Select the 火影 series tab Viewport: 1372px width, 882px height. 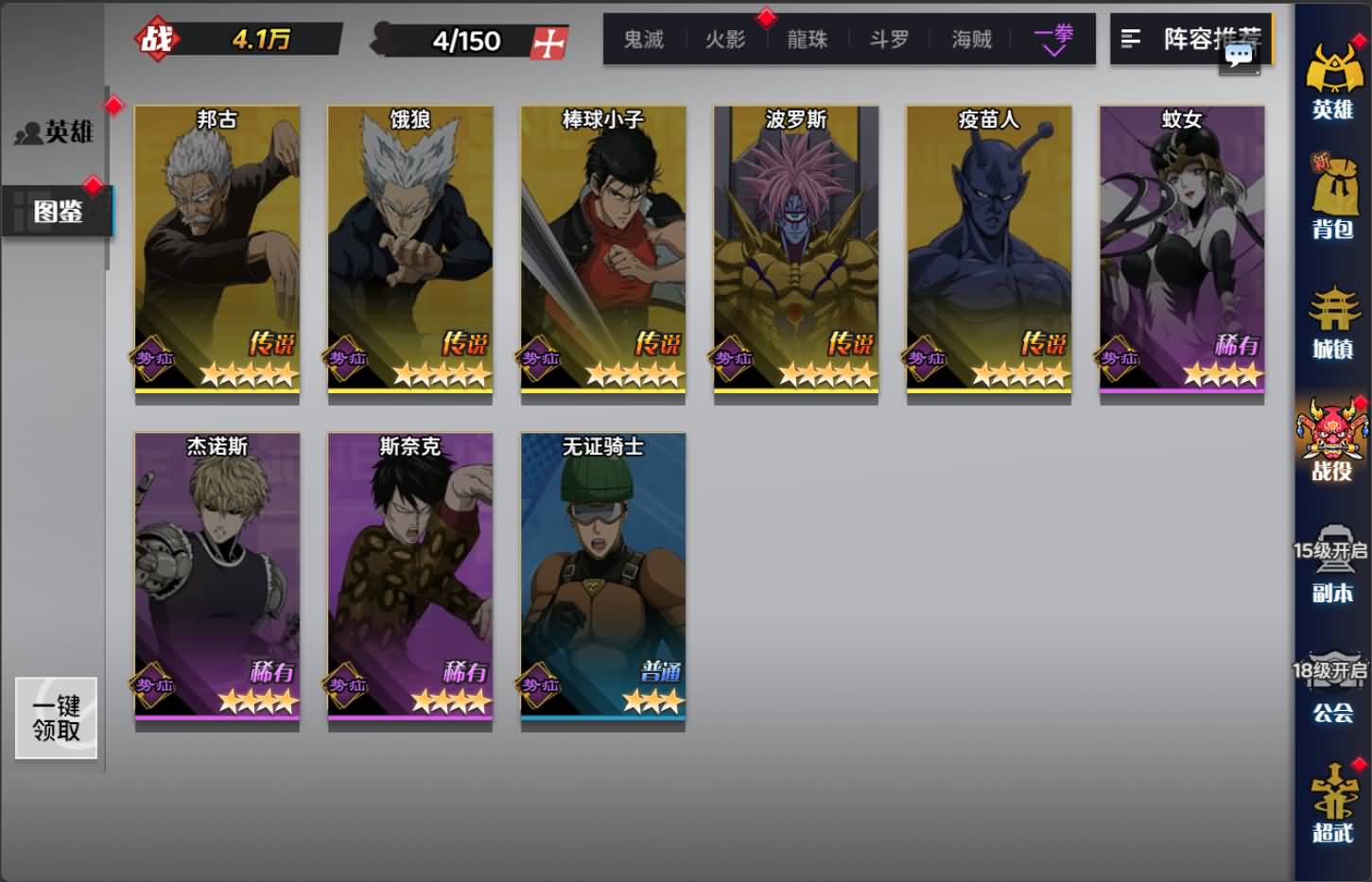(x=724, y=40)
